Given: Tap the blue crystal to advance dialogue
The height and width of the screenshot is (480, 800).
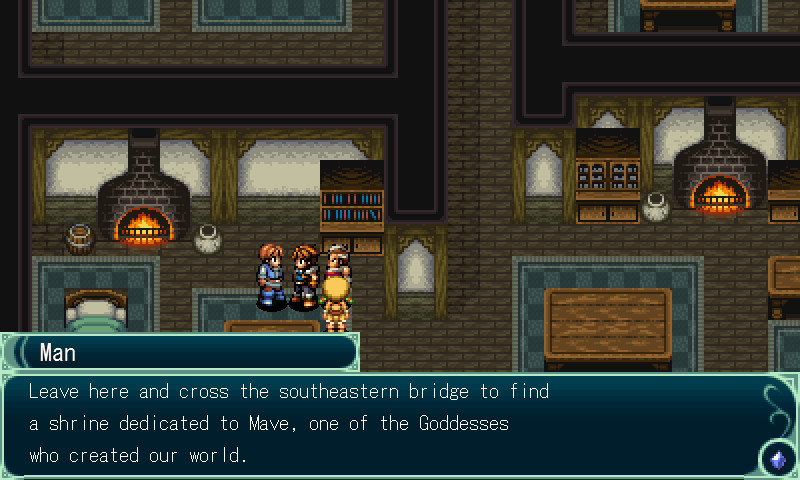Looking at the screenshot, I should coord(777,459).
